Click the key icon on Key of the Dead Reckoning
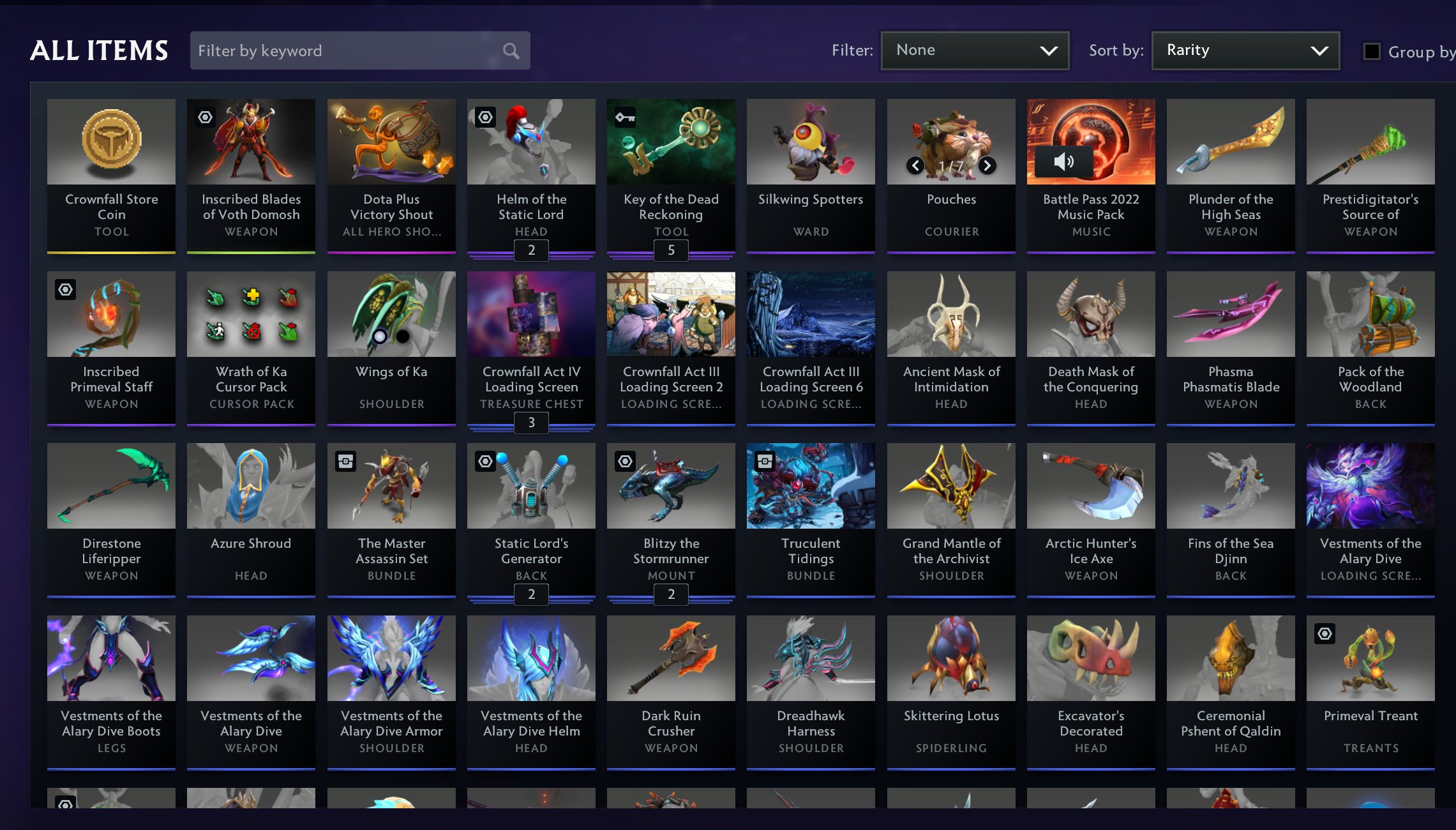1456x830 pixels. 626,116
